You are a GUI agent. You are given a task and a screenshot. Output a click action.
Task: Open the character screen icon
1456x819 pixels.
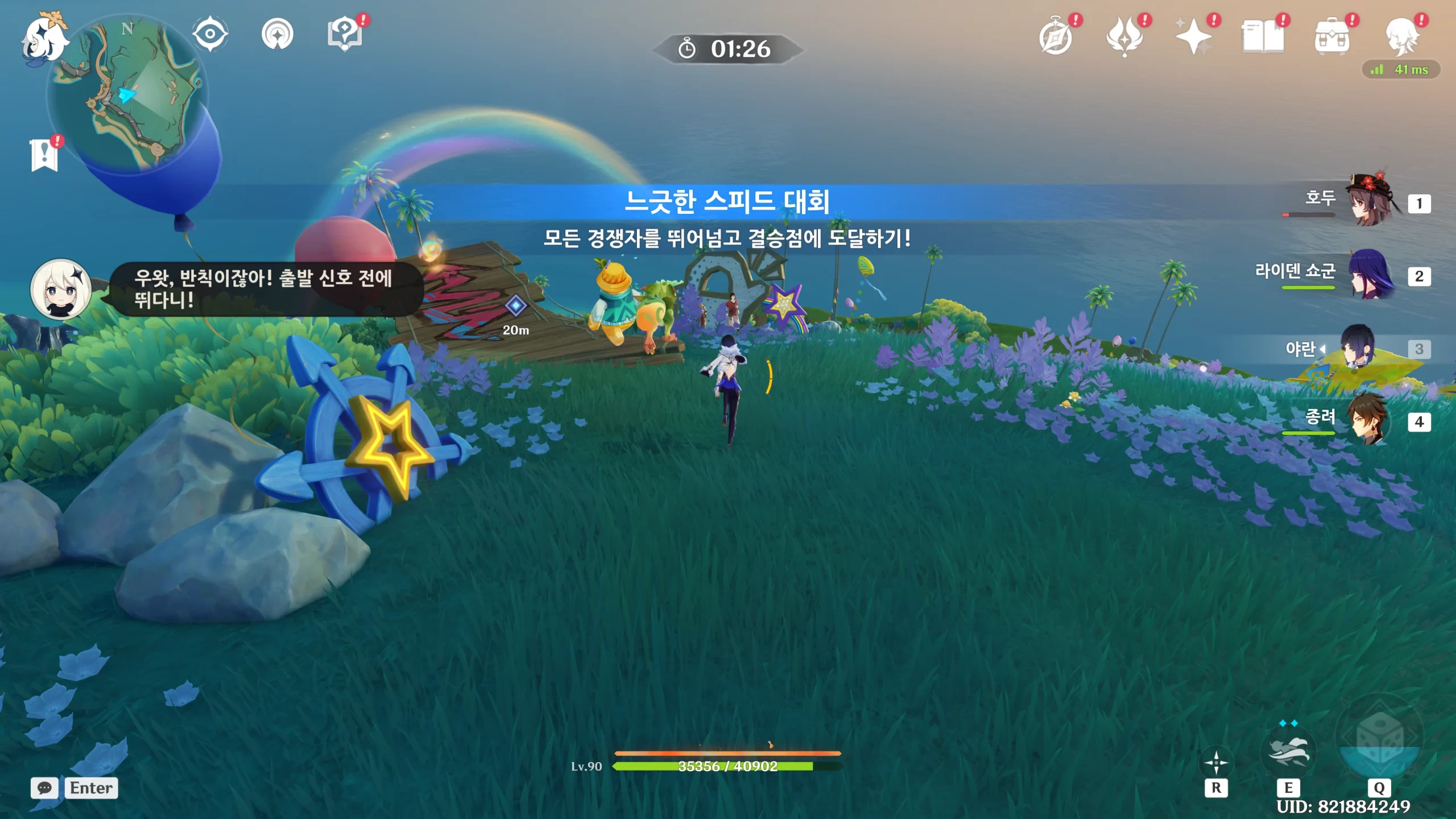click(1400, 38)
